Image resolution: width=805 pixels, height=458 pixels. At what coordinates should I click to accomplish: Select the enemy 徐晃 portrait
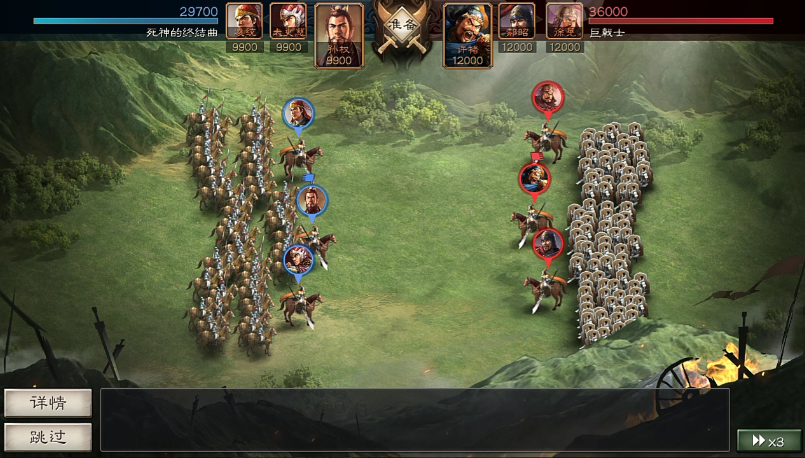click(564, 27)
